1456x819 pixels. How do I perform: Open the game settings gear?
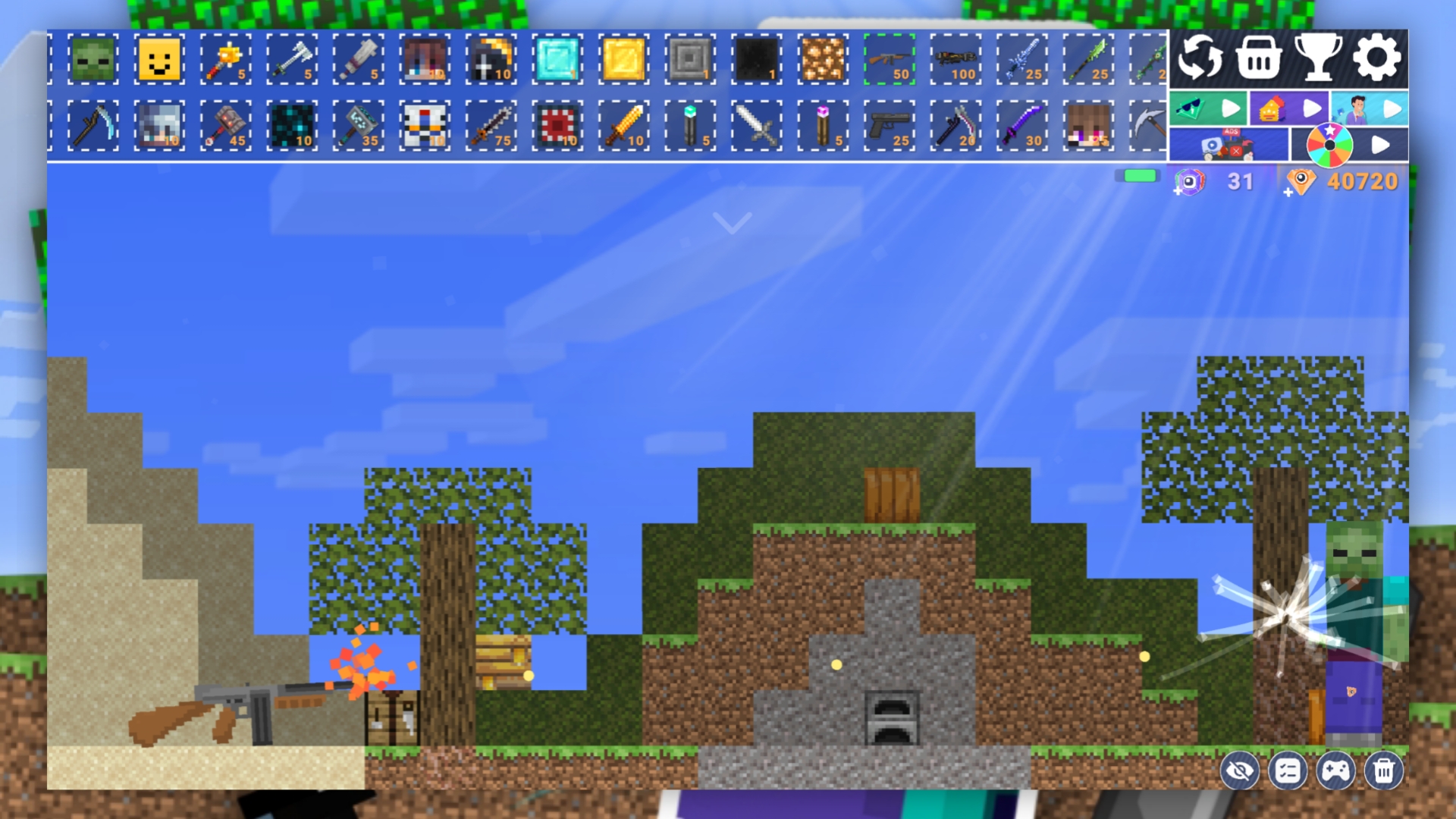pyautogui.click(x=1377, y=57)
